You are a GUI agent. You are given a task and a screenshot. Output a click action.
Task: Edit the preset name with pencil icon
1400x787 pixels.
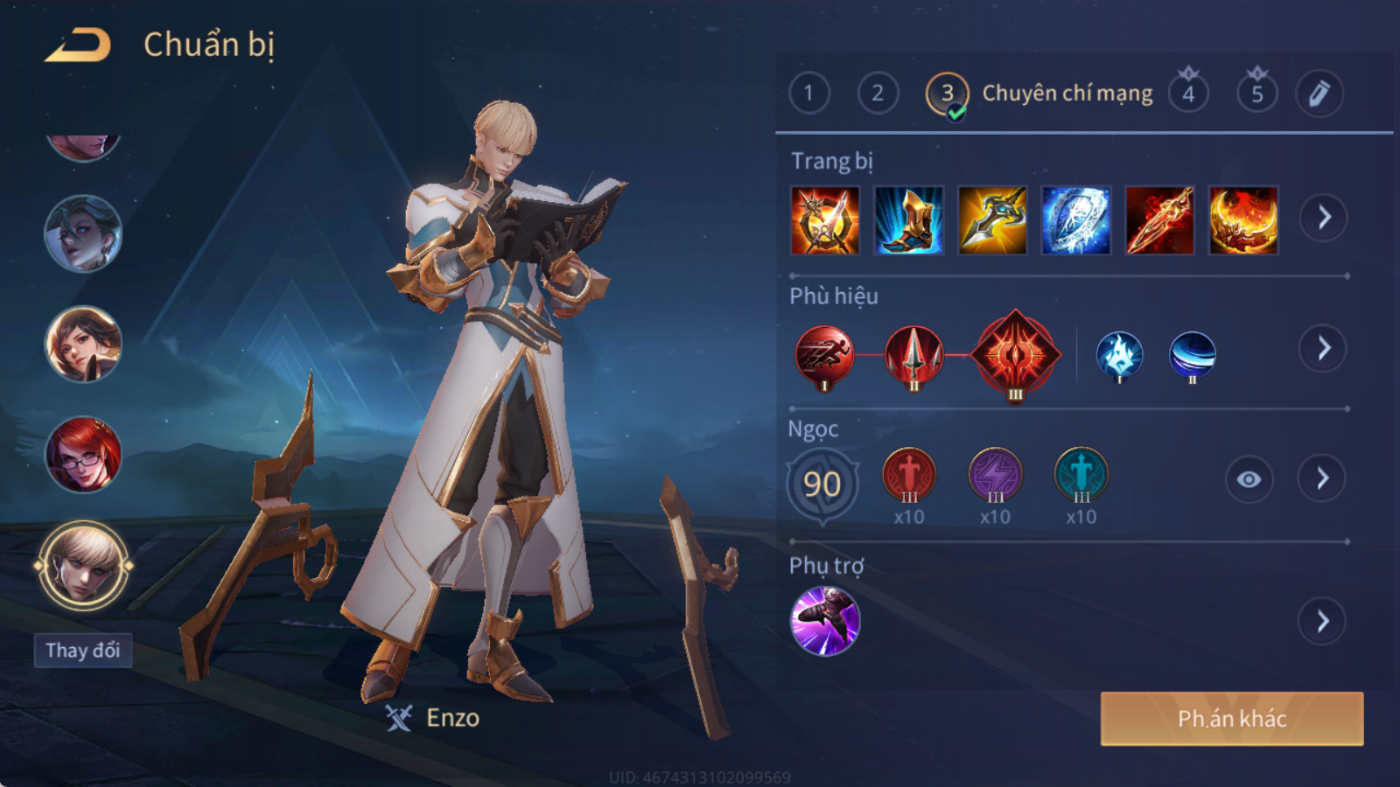pyautogui.click(x=1319, y=94)
